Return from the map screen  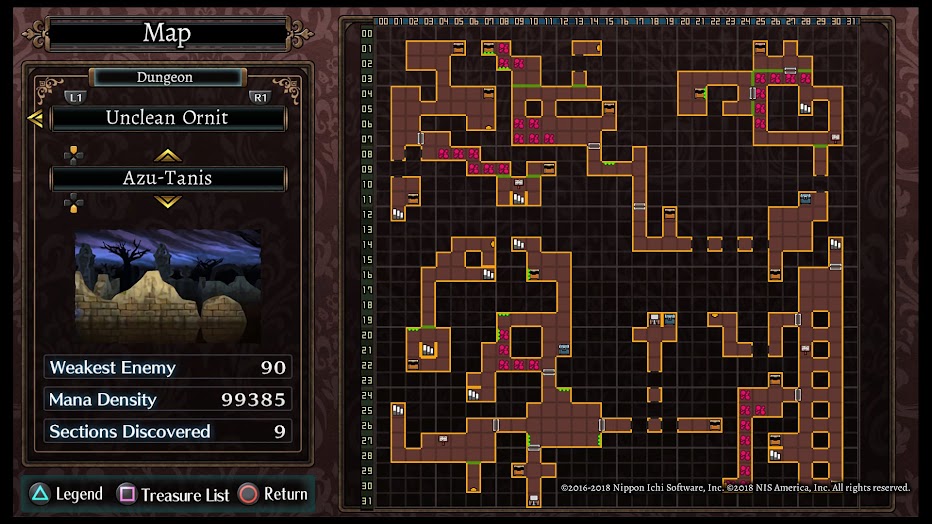click(x=273, y=494)
